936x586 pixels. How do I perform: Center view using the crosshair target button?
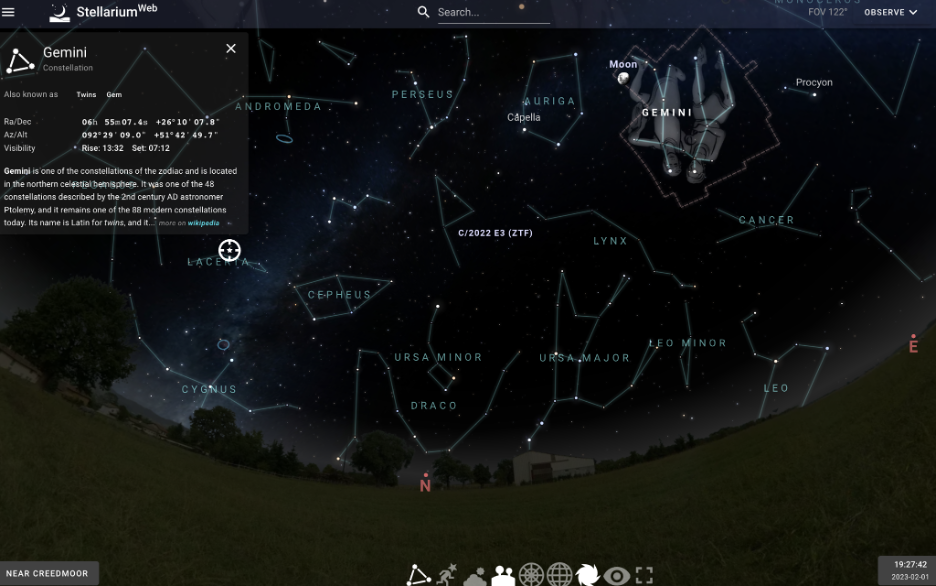pyautogui.click(x=229, y=250)
